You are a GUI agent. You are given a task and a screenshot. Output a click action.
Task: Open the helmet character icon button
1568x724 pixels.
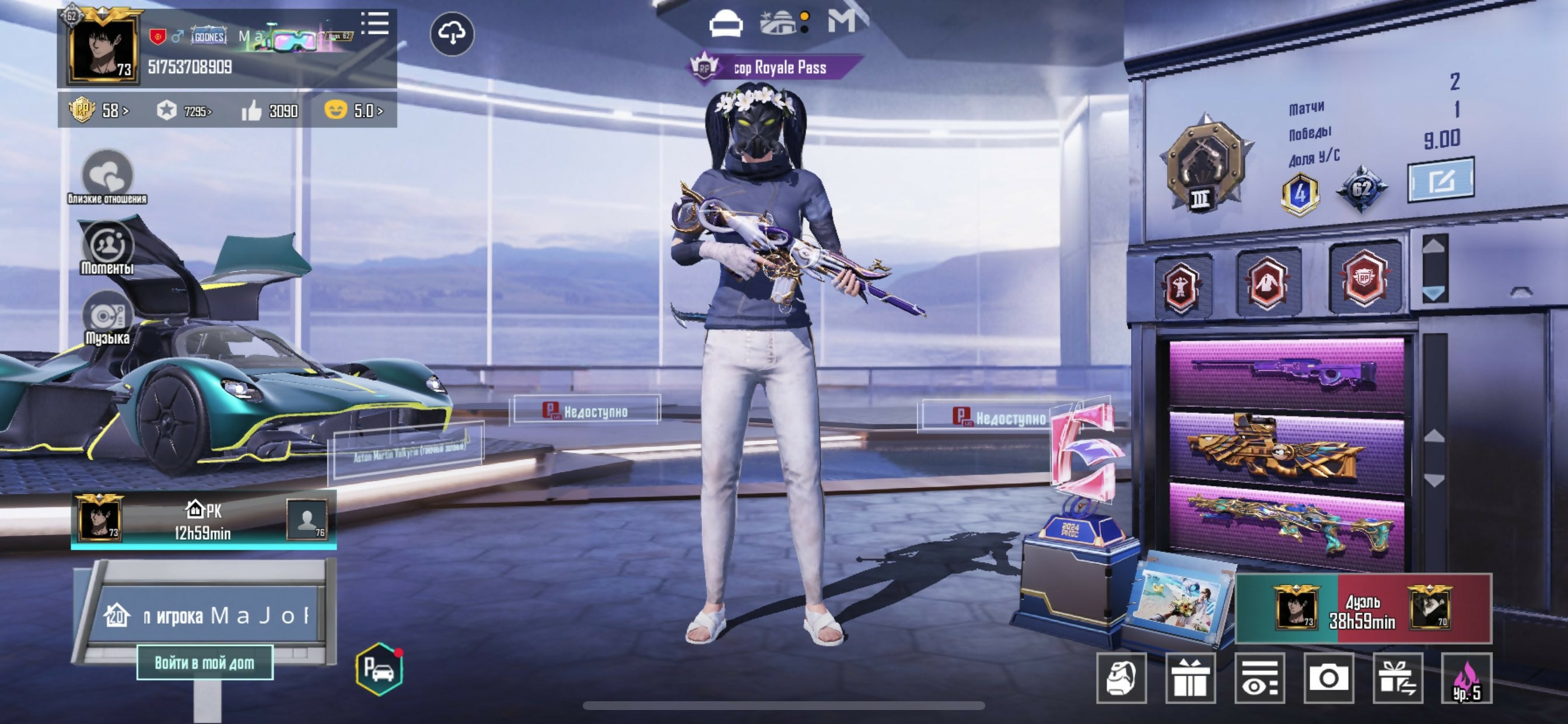(x=1121, y=678)
